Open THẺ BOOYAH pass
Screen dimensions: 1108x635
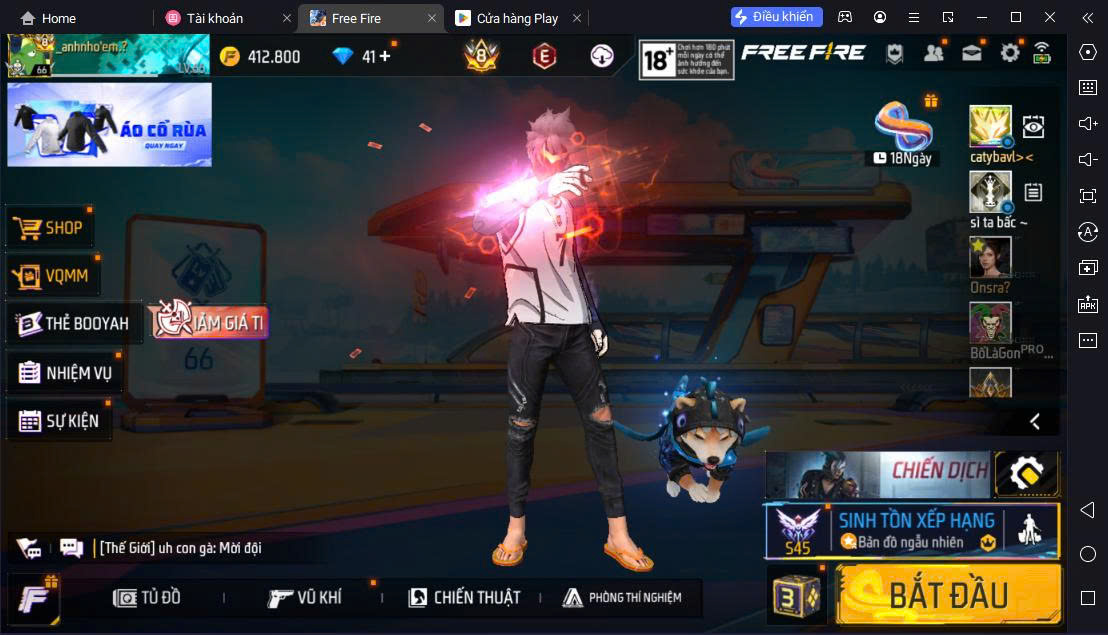click(73, 324)
